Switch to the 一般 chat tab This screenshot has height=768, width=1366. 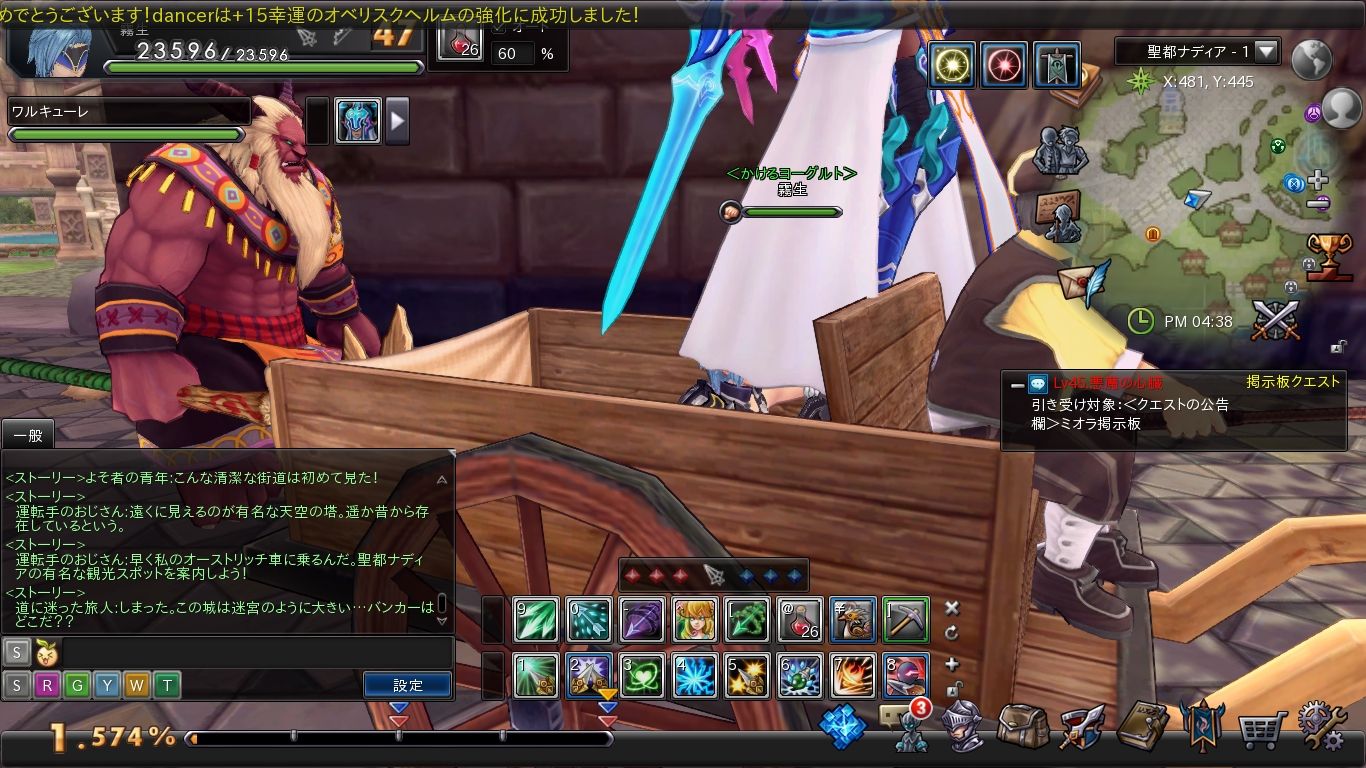(x=27, y=434)
